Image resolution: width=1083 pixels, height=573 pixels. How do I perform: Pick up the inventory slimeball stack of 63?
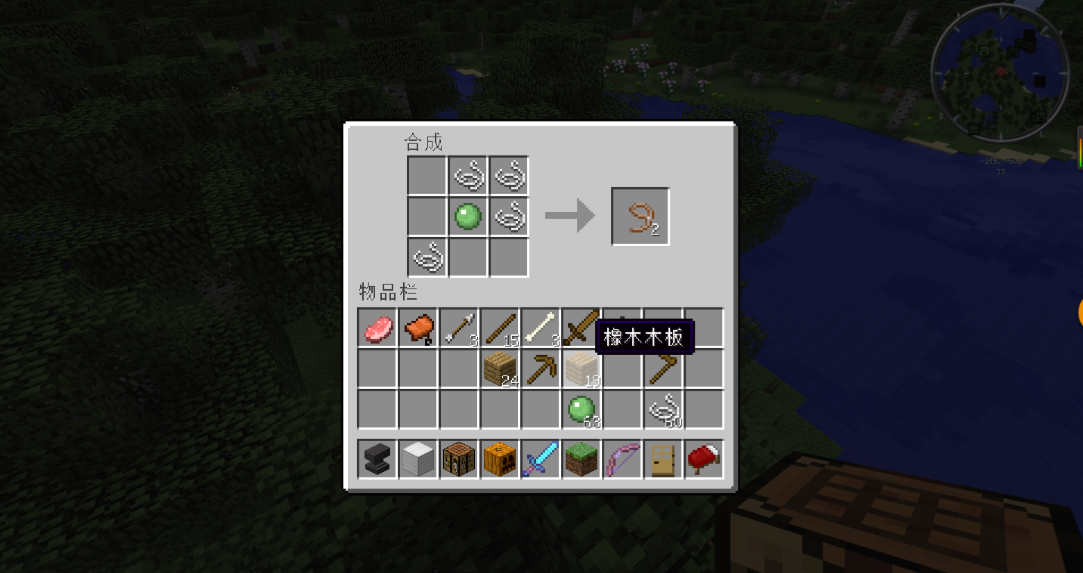581,409
